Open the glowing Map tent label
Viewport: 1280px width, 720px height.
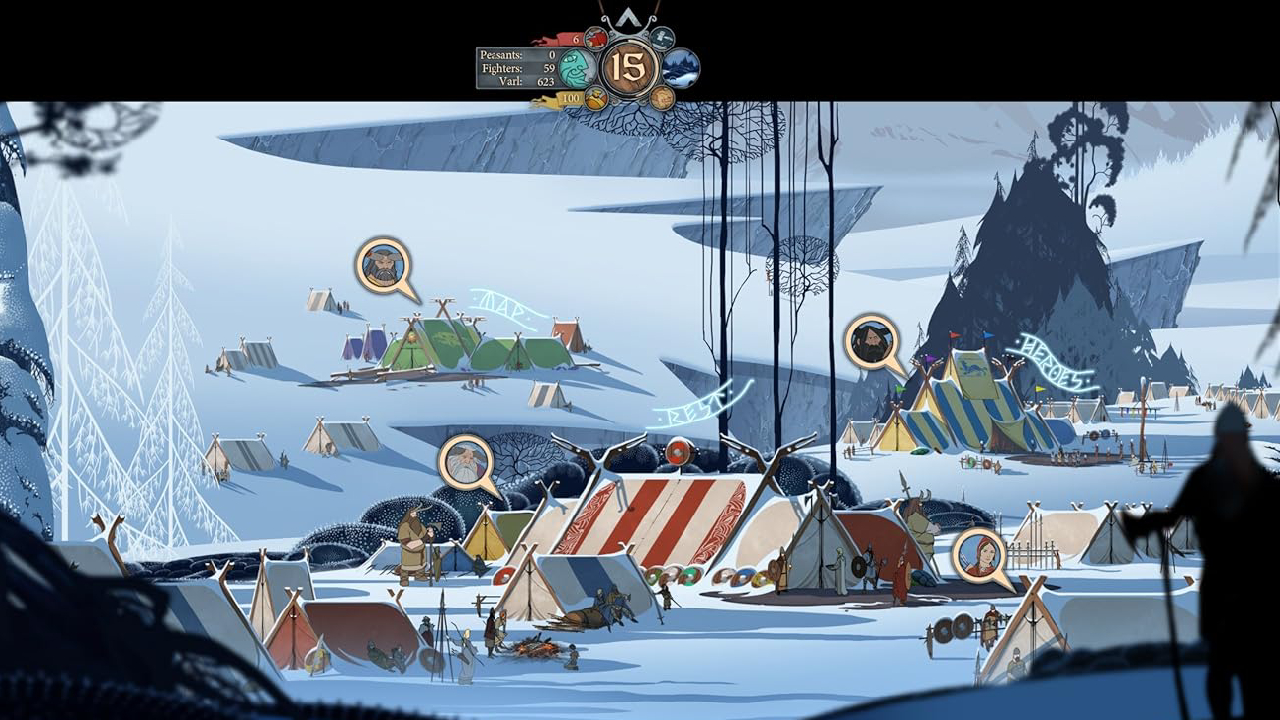tap(506, 307)
